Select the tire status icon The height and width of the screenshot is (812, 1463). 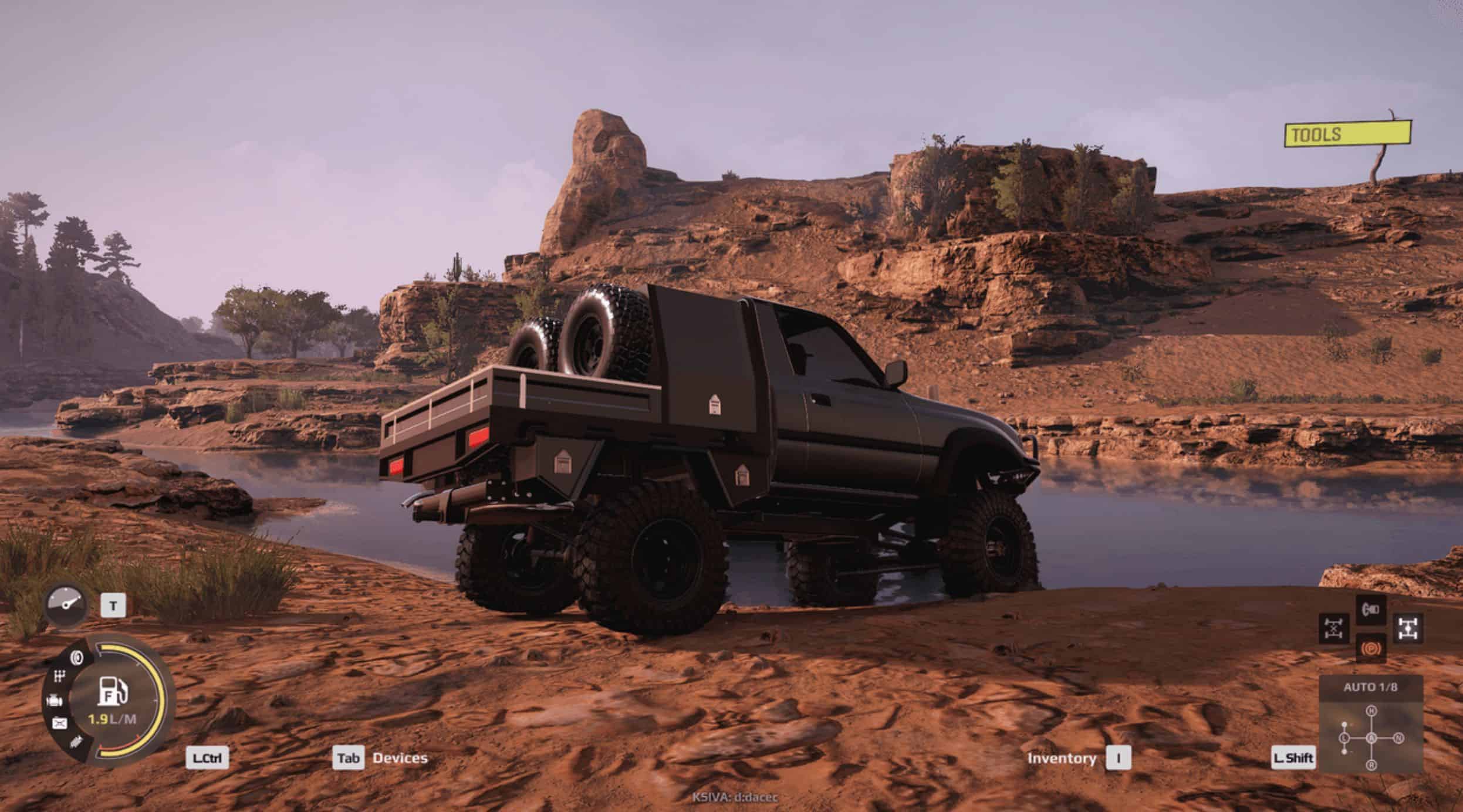[76, 657]
